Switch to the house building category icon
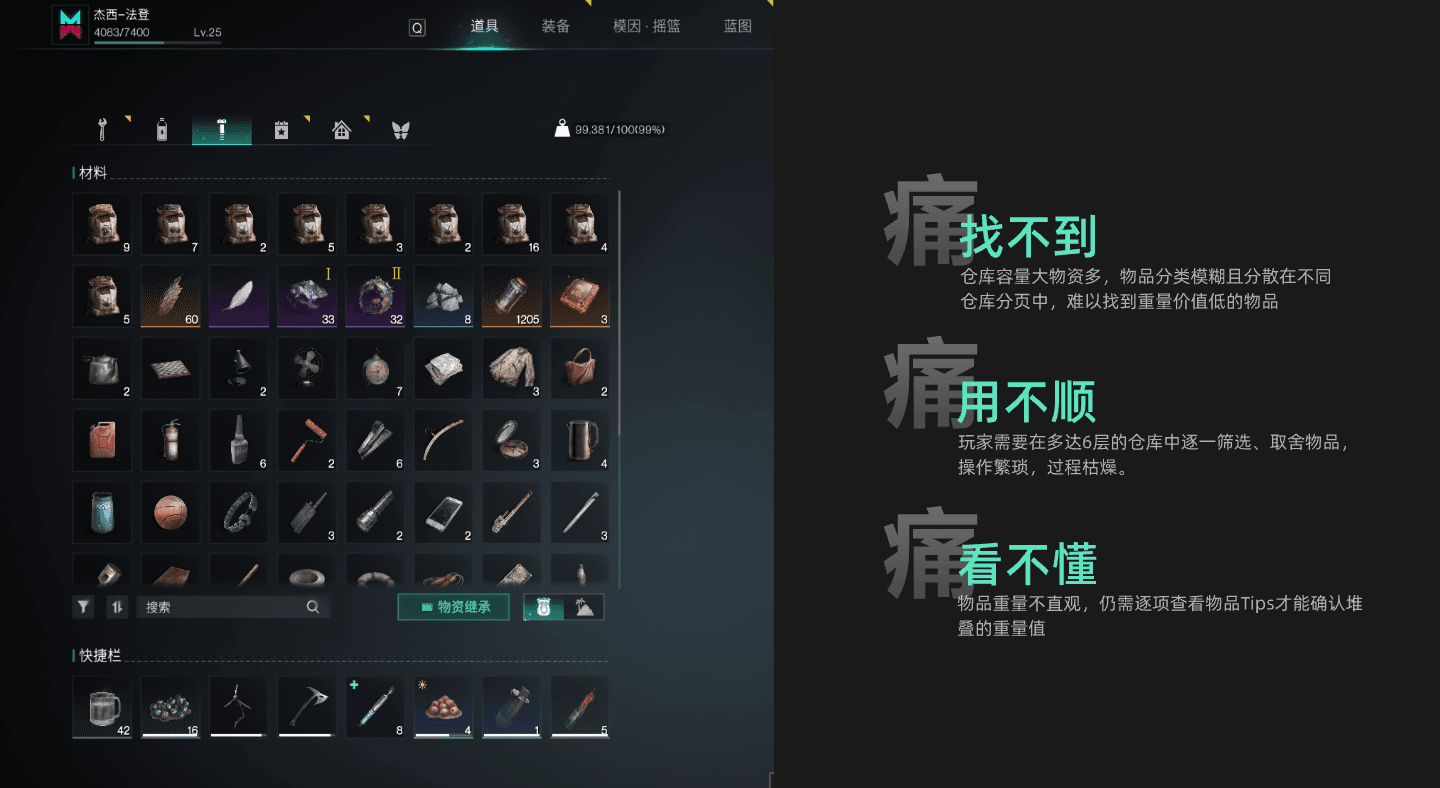The height and width of the screenshot is (788, 1440). pos(341,128)
